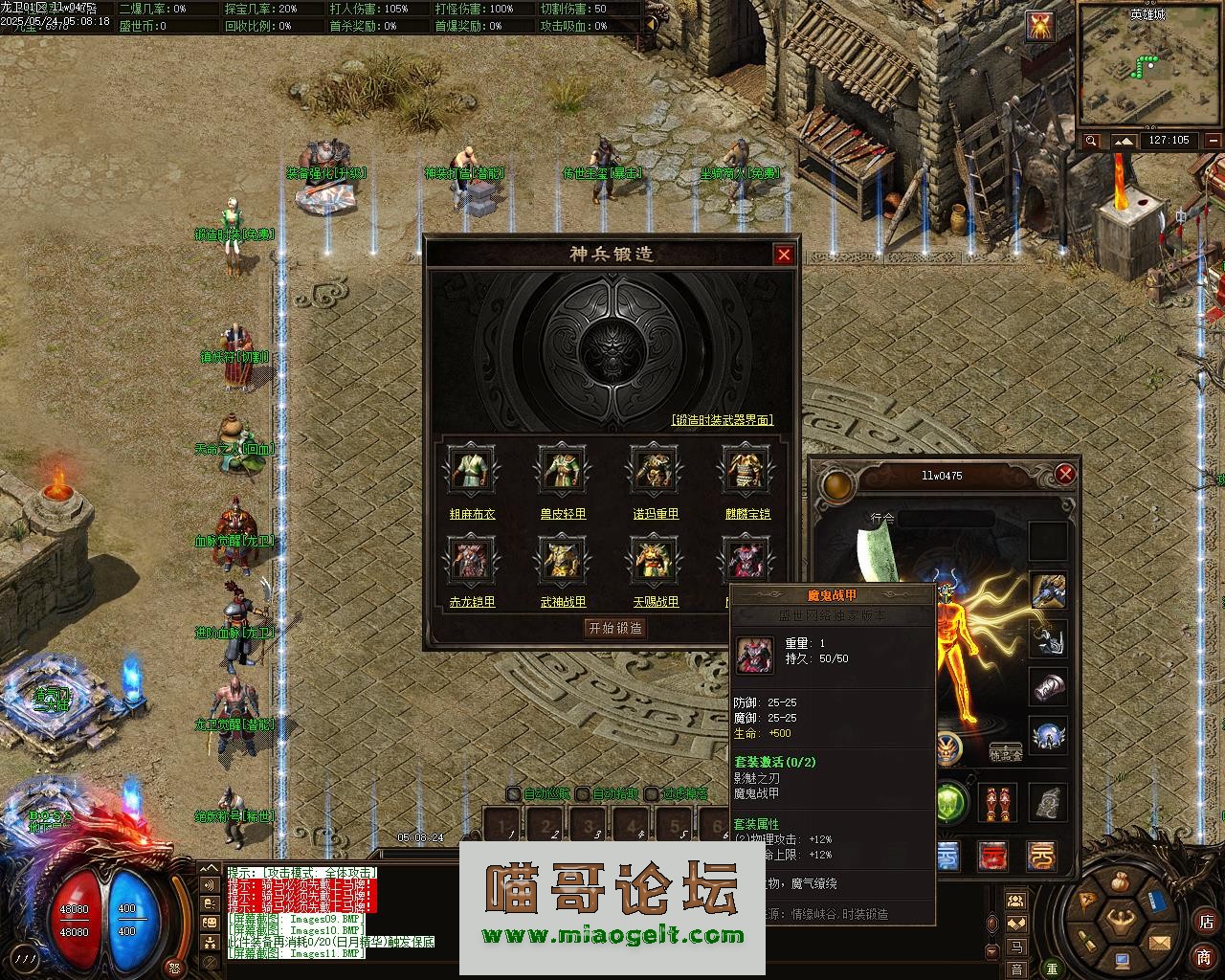Select the 天赐战甲 armor icon
The width and height of the screenshot is (1225, 980).
tap(655, 558)
